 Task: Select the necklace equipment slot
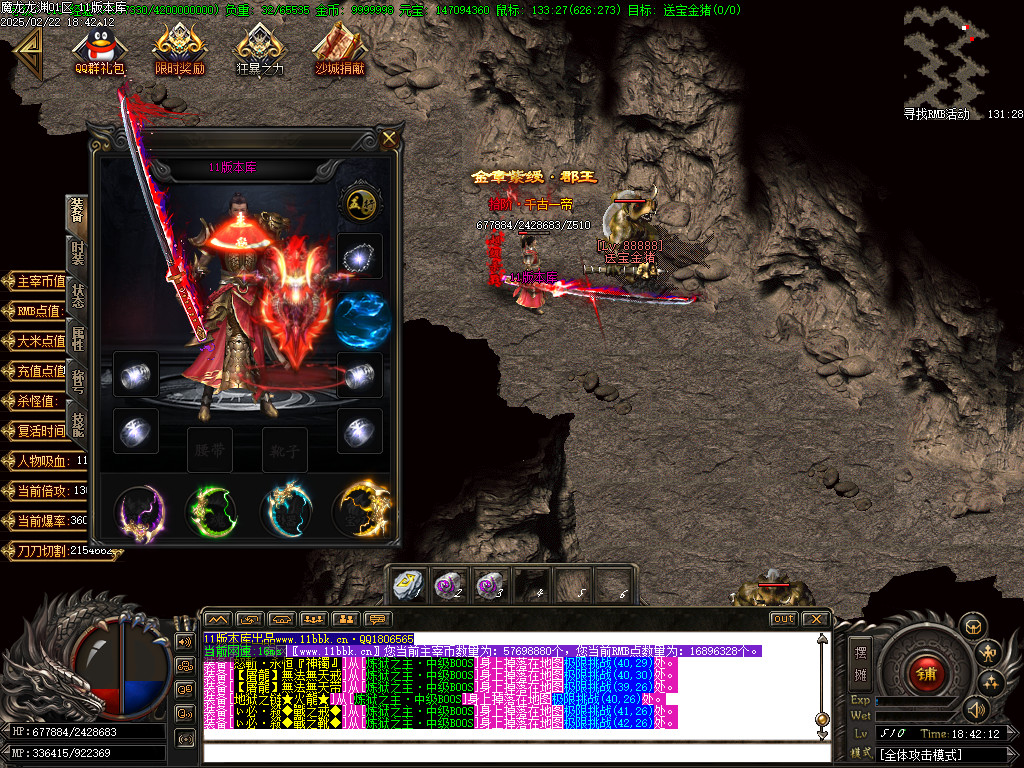click(x=359, y=257)
